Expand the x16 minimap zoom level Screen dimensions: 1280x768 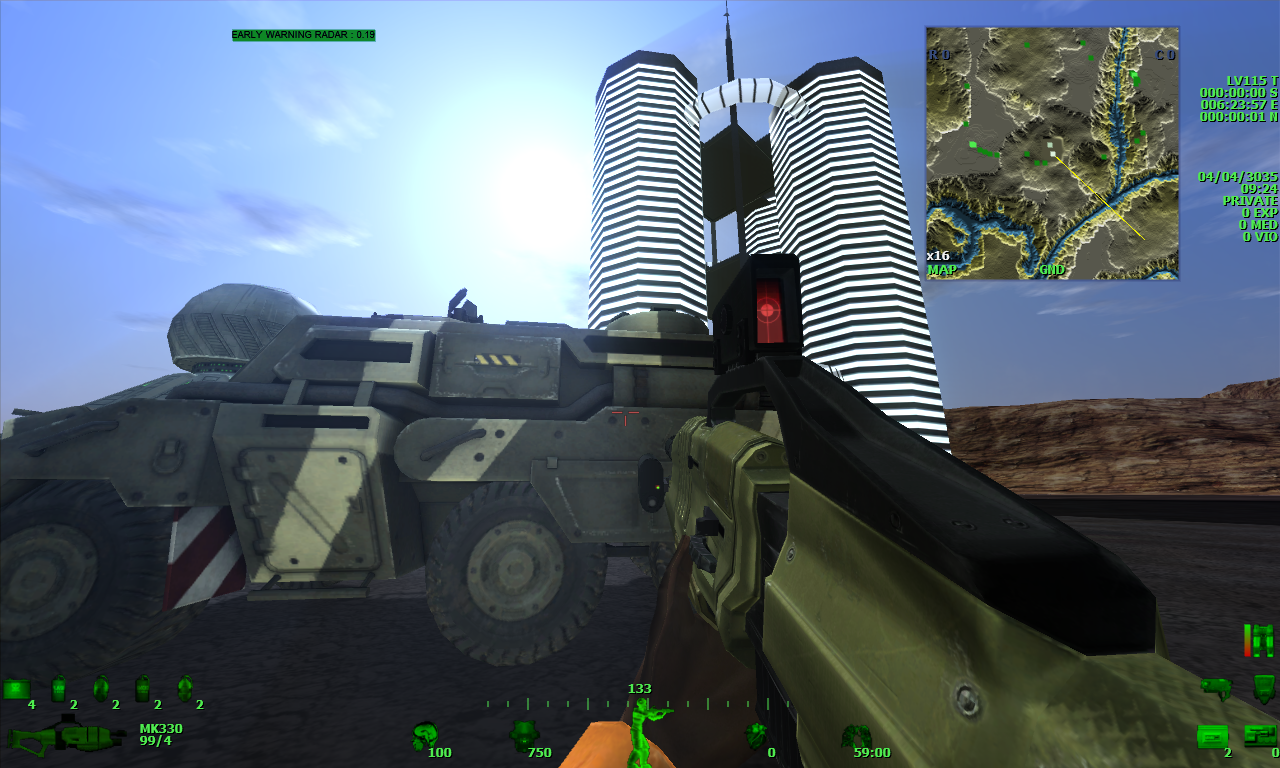tap(940, 255)
